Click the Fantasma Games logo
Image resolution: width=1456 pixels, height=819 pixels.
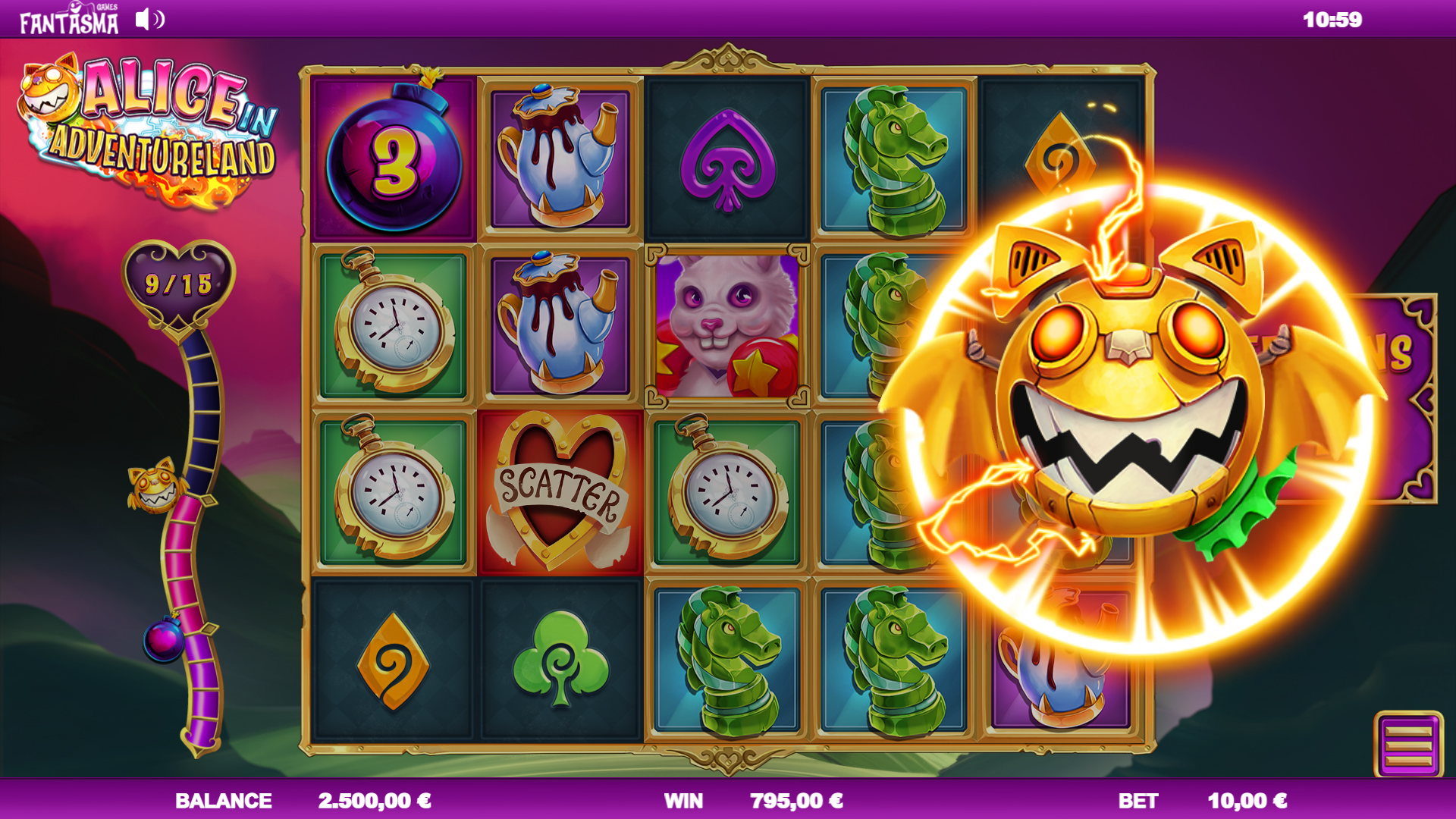point(69,20)
